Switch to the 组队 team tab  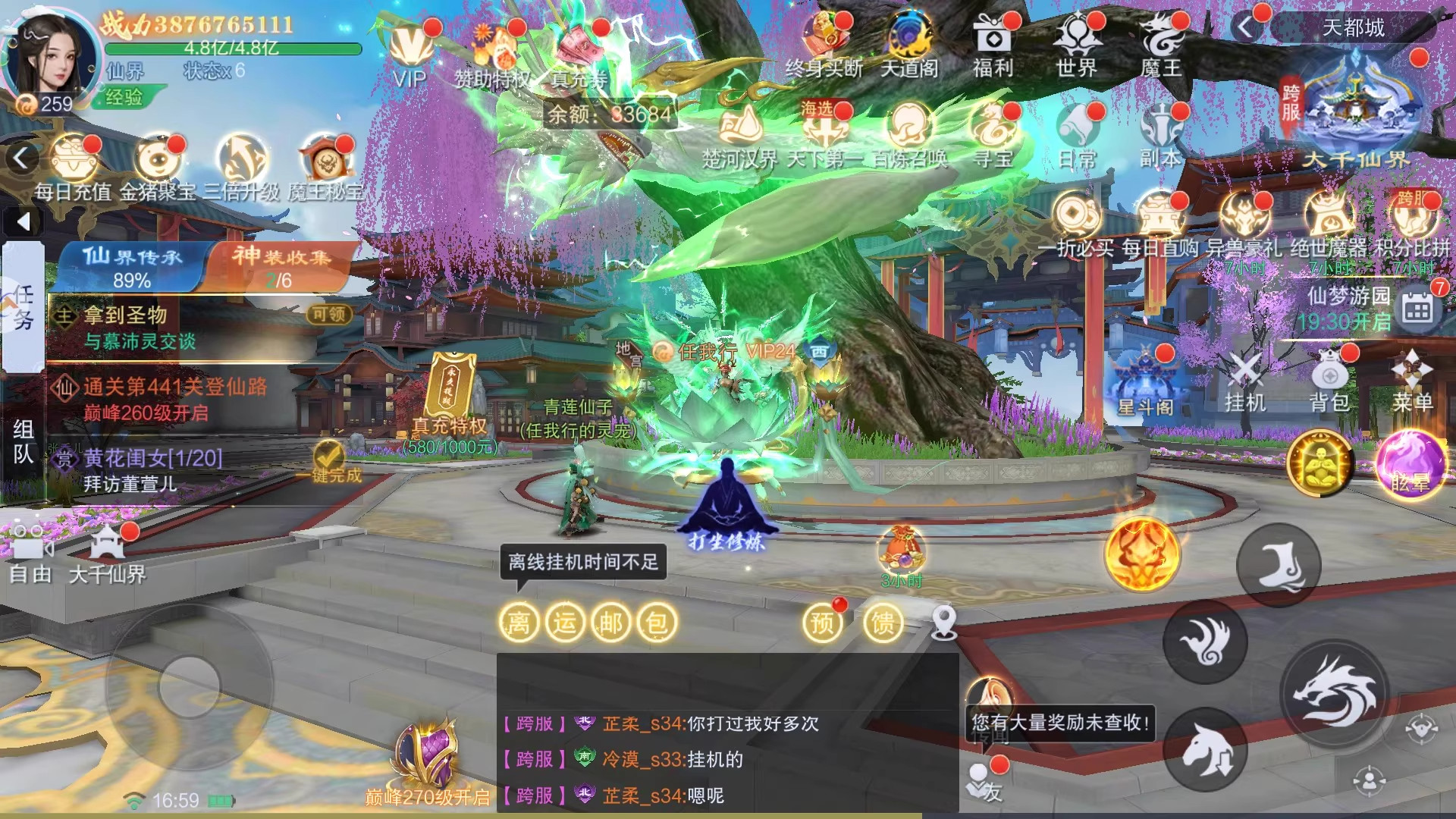(23, 441)
